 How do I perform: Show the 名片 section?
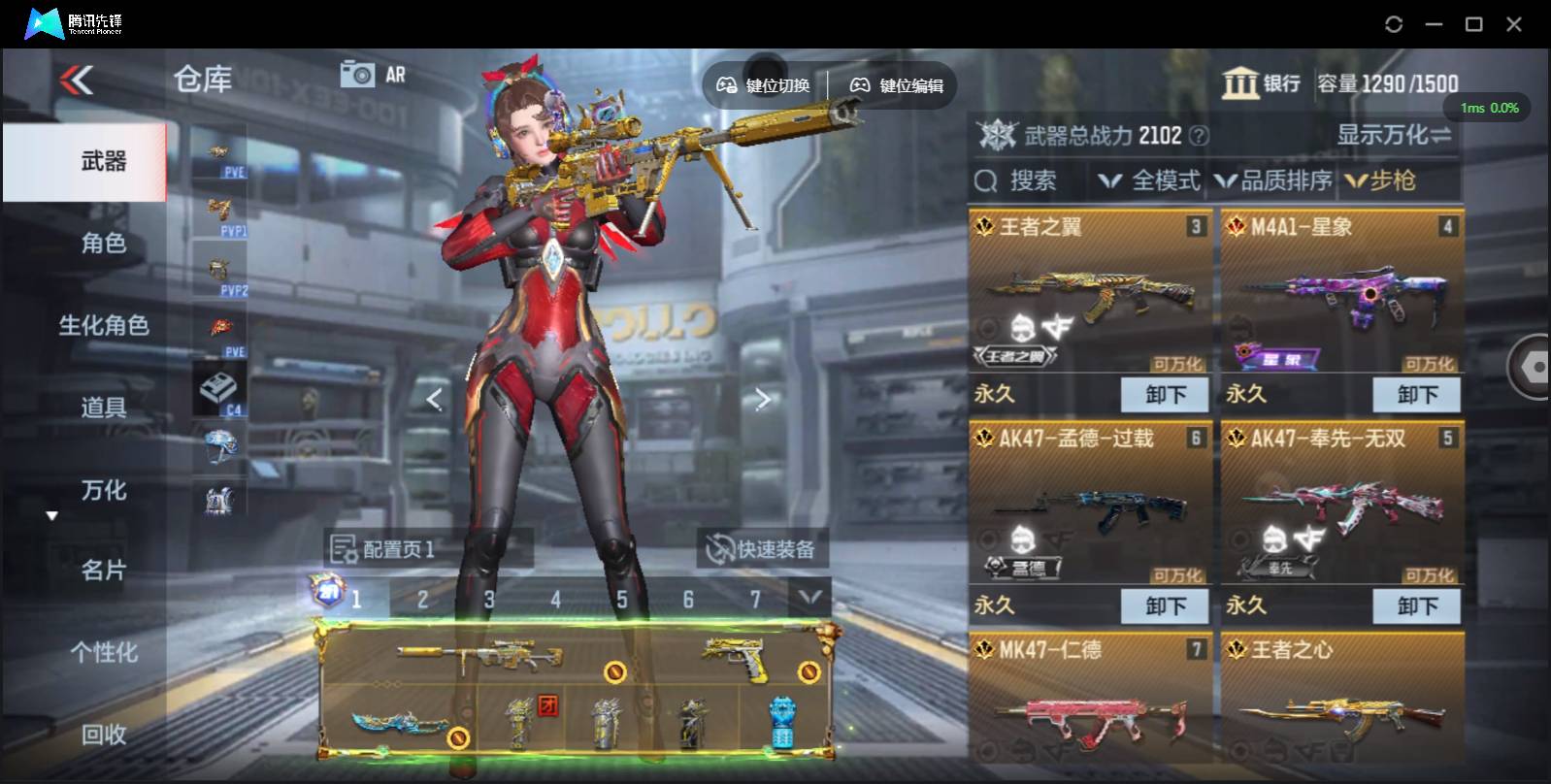click(x=104, y=571)
